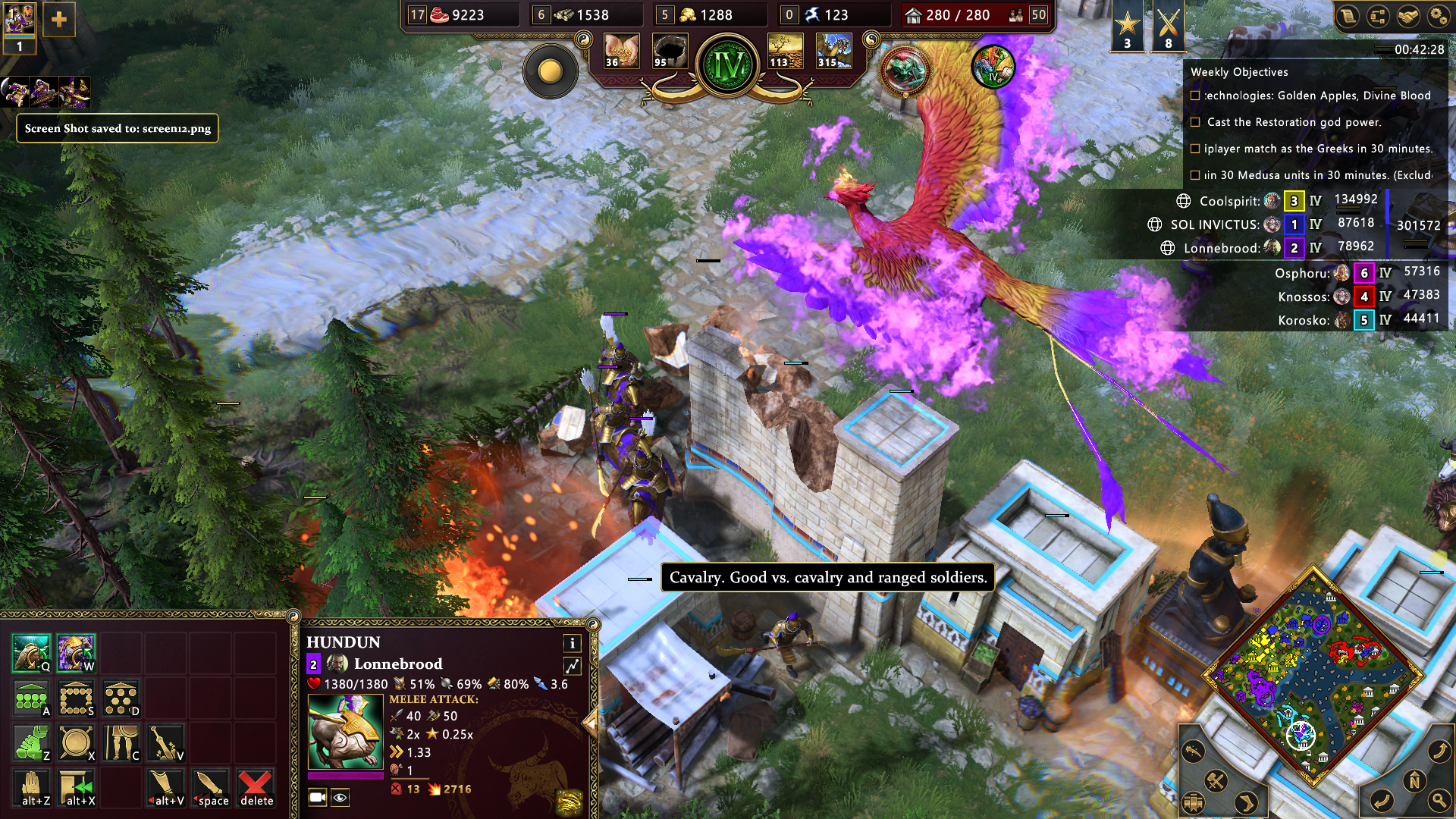Choose the box formation command
Screen dimensions: 1456x819
76,698
